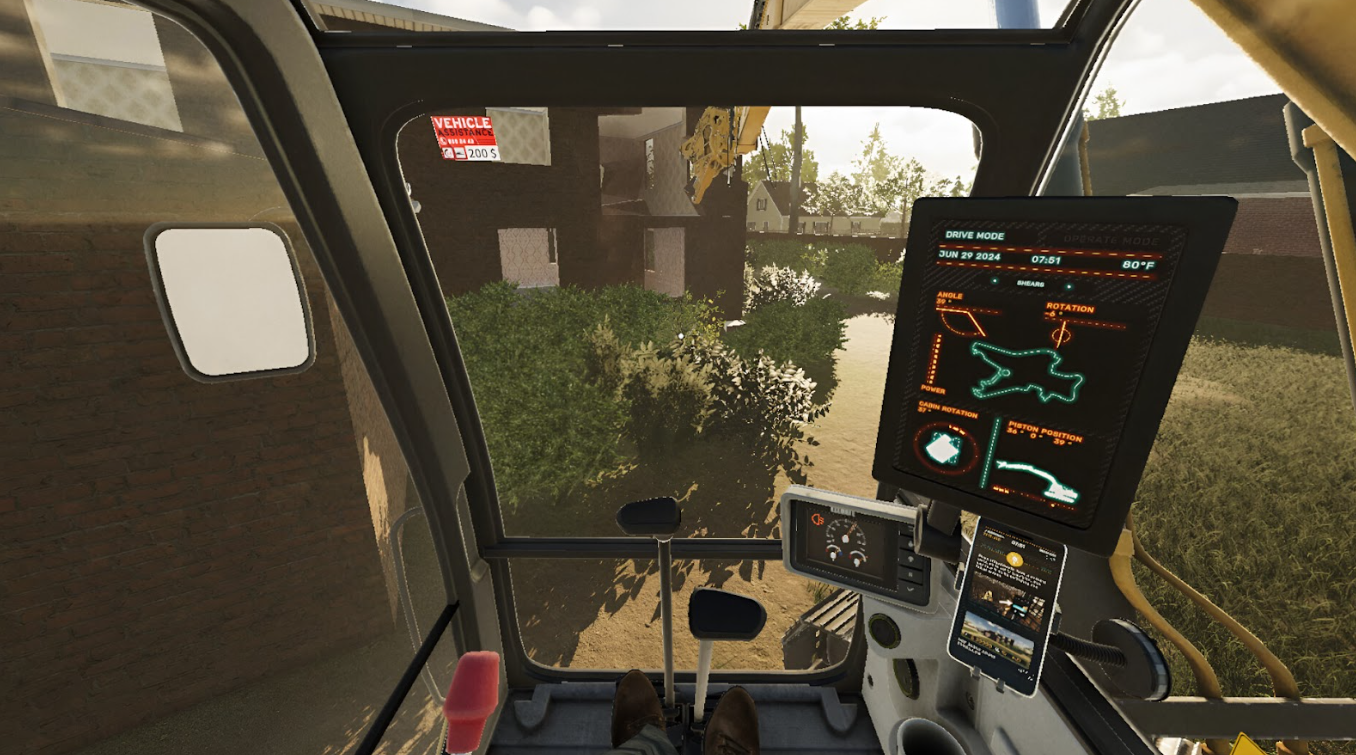This screenshot has height=755, width=1356.
Task: Tap the lightbulb tip icon on the phone
Action: pyautogui.click(x=1014, y=559)
